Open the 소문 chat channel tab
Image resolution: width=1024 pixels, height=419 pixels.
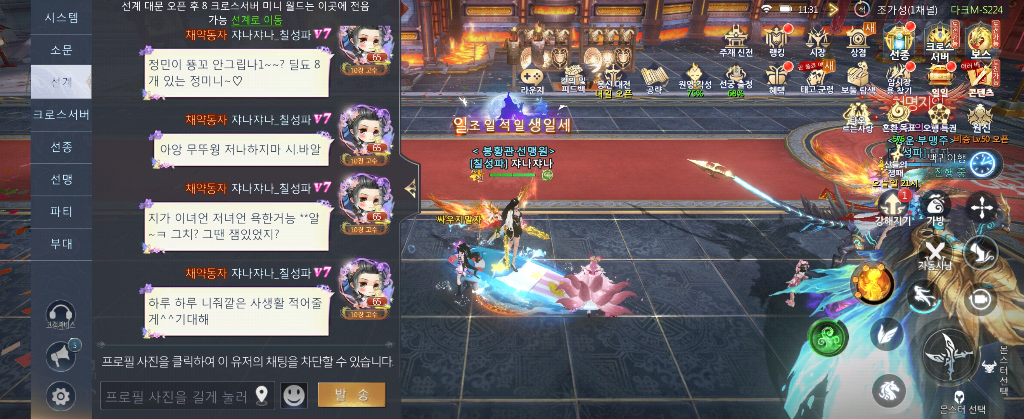click(62, 50)
